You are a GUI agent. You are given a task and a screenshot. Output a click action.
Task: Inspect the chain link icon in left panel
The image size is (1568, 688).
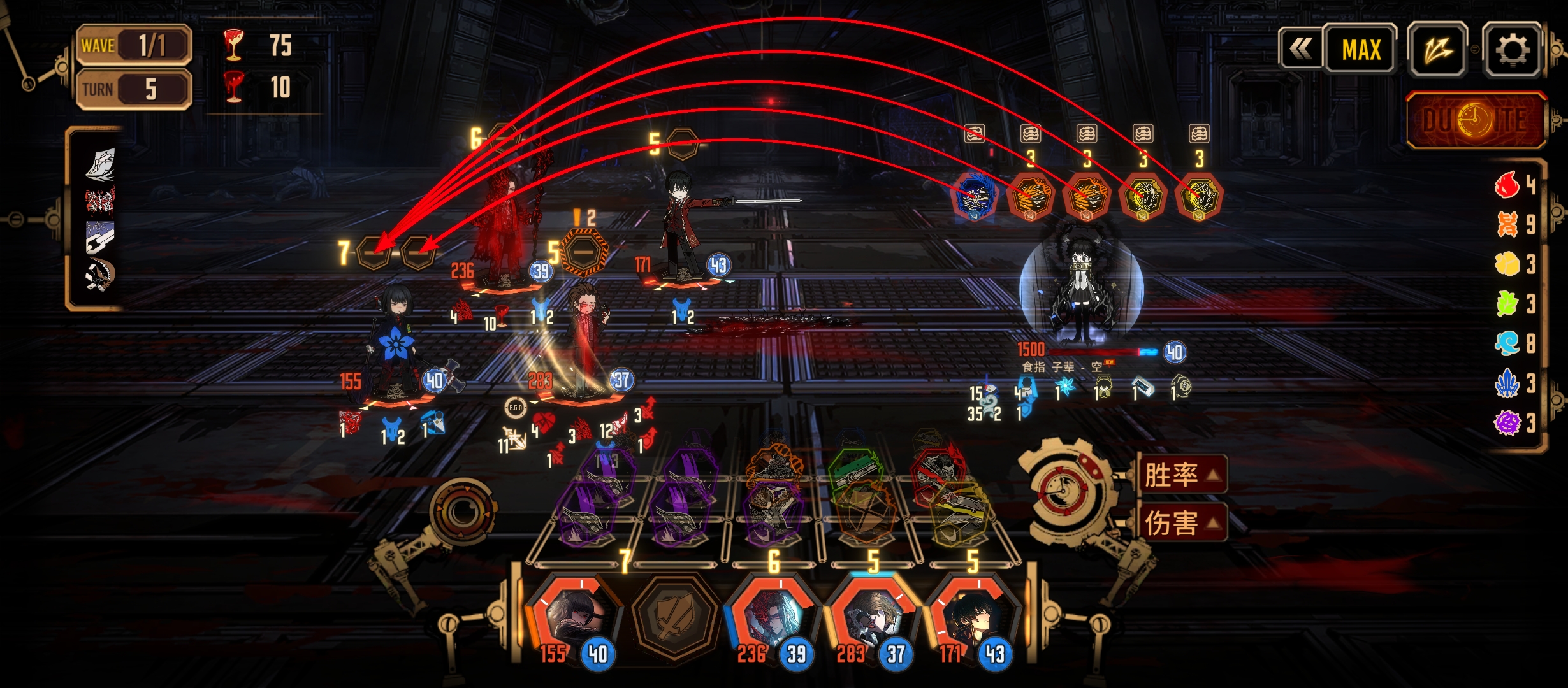[x=100, y=237]
